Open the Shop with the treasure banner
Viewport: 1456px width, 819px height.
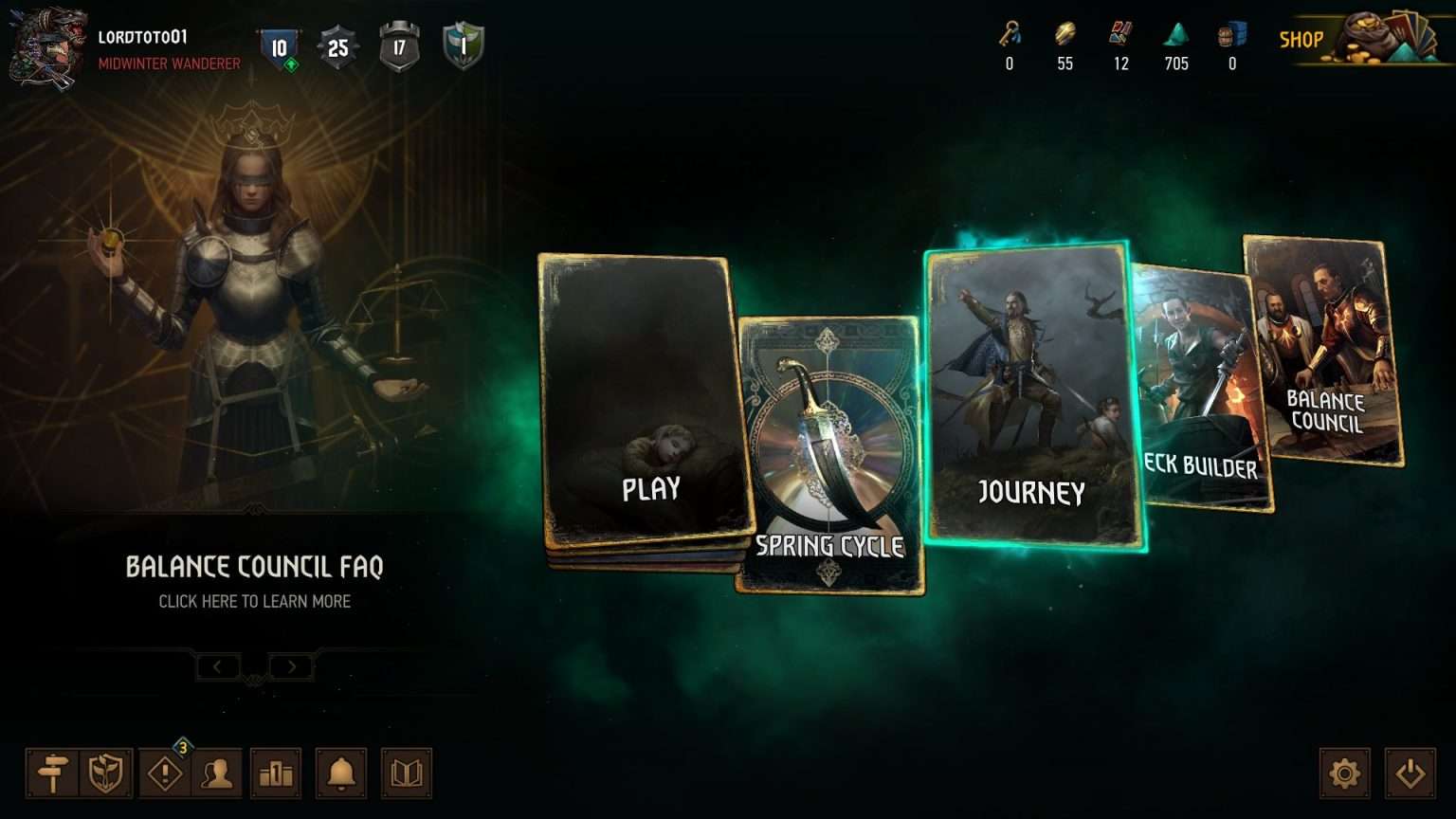pyautogui.click(x=1356, y=43)
